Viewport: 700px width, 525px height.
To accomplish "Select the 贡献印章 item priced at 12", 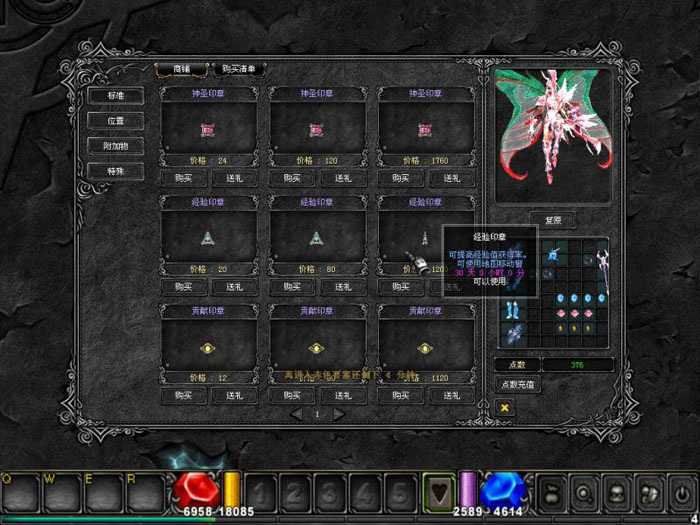I will (208, 348).
